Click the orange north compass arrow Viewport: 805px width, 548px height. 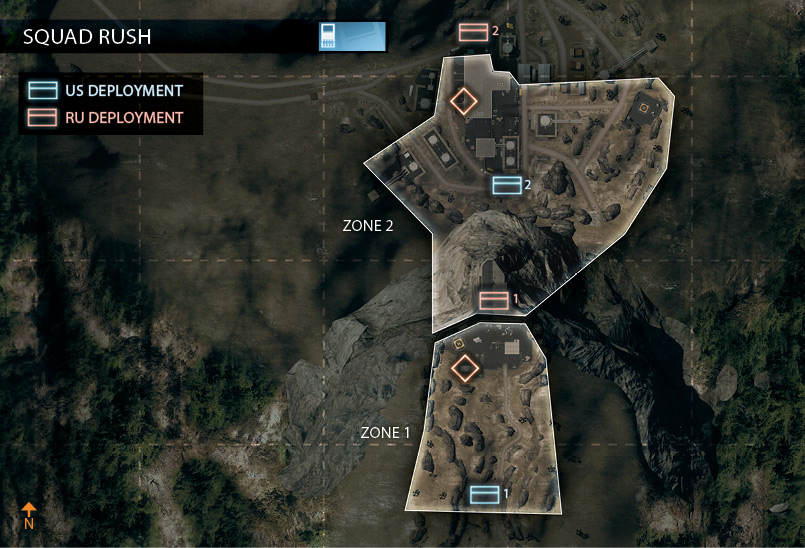click(29, 511)
